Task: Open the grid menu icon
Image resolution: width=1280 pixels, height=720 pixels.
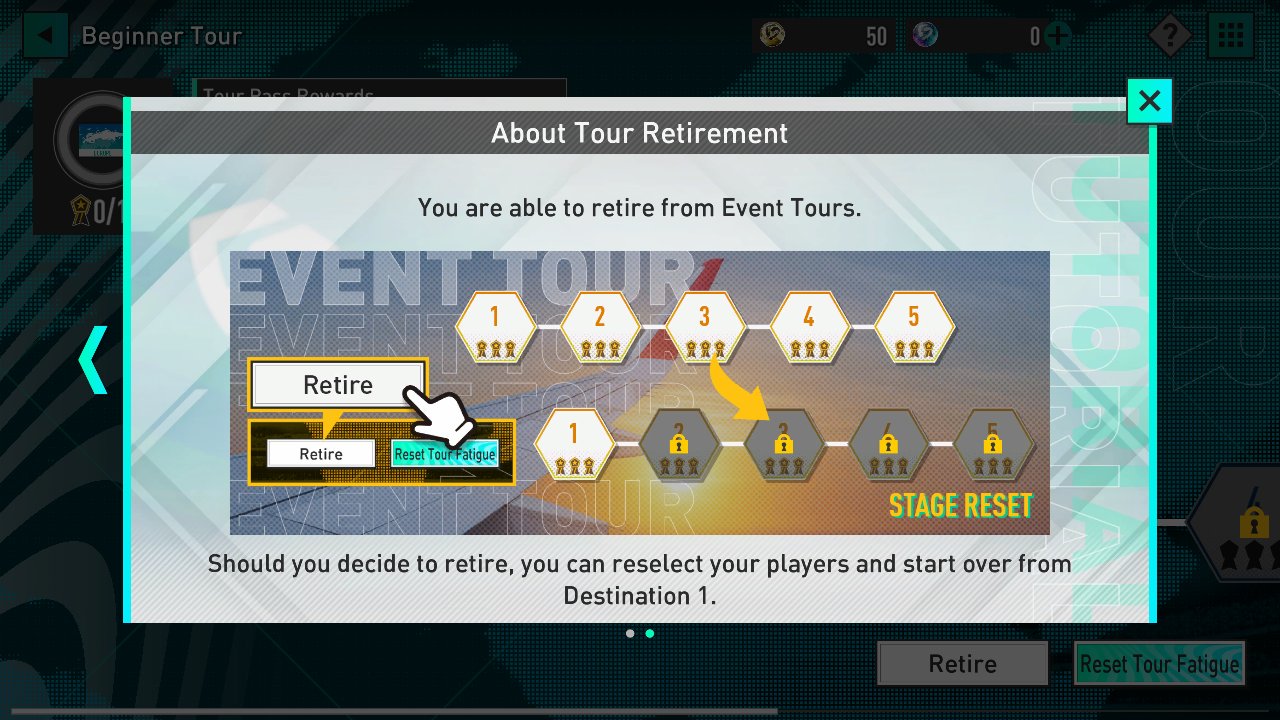Action: (1231, 37)
